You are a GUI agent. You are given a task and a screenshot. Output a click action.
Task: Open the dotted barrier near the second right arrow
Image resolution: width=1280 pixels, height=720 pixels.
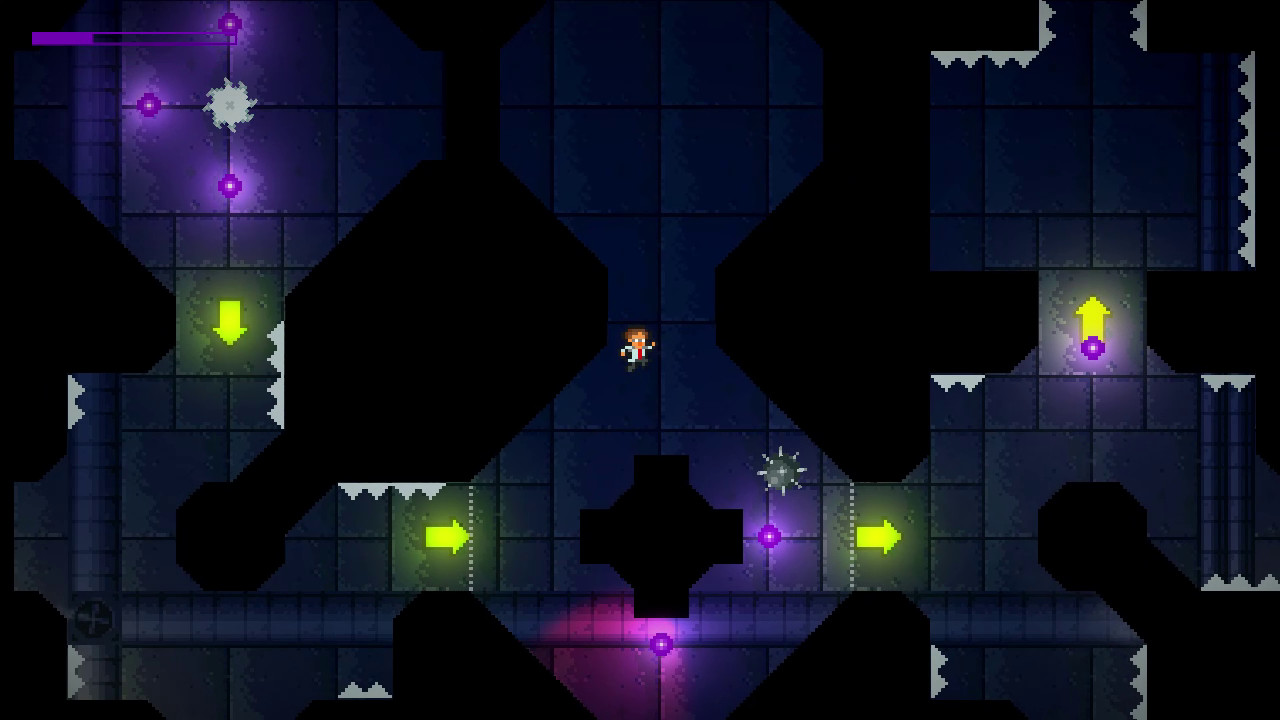851,535
